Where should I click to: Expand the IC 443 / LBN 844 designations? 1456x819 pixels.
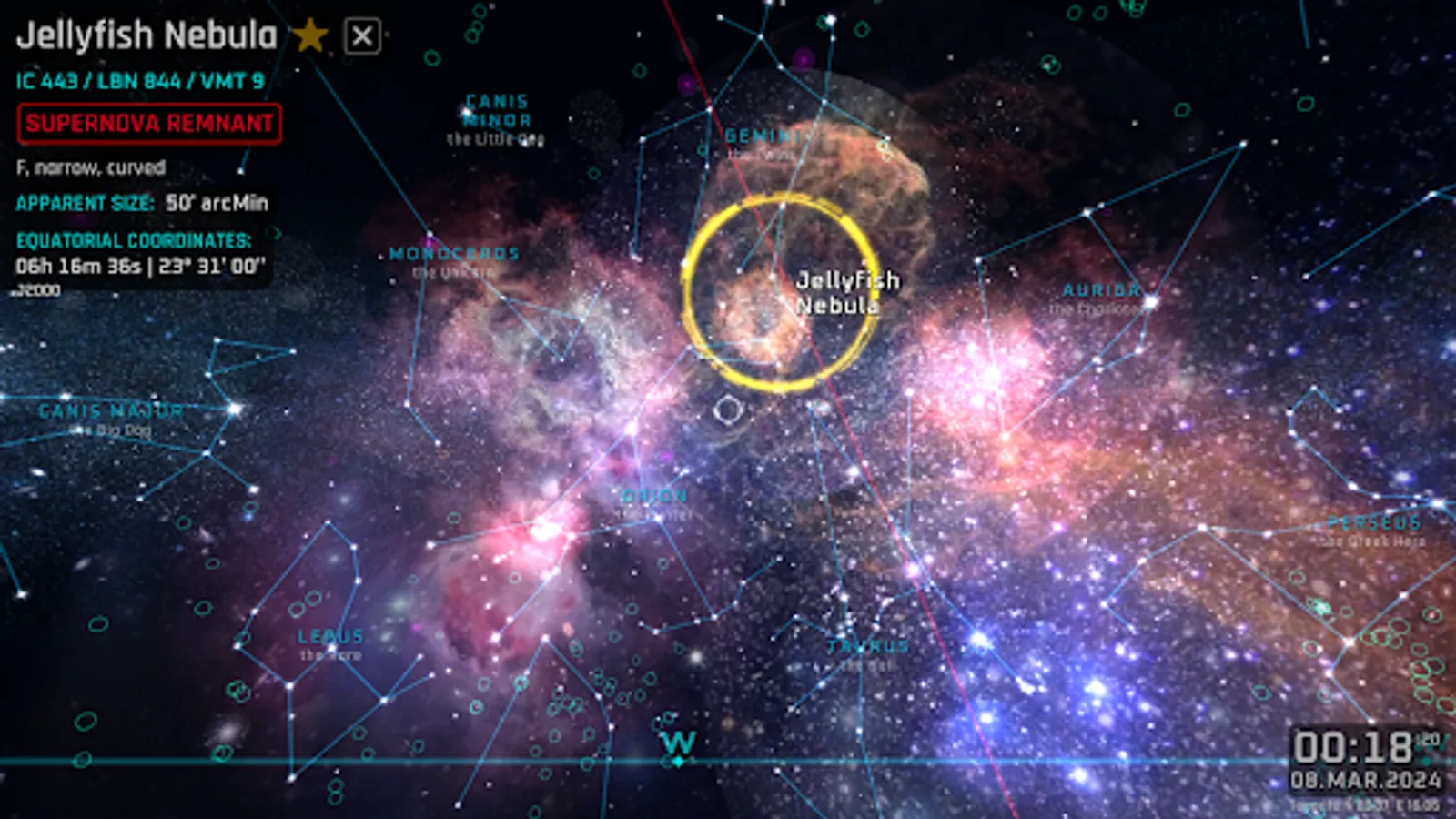point(141,79)
